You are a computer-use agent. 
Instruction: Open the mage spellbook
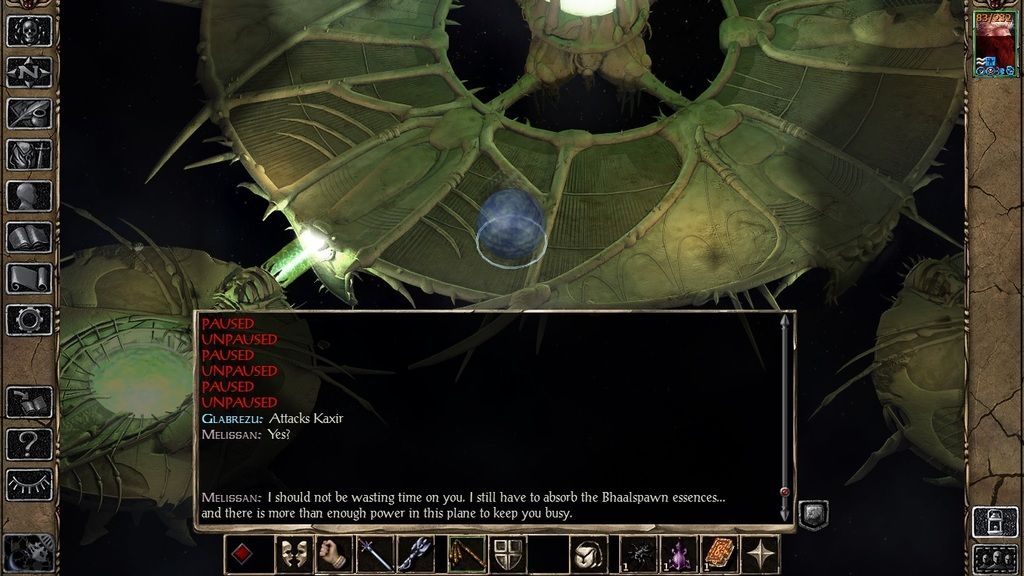coord(29,237)
